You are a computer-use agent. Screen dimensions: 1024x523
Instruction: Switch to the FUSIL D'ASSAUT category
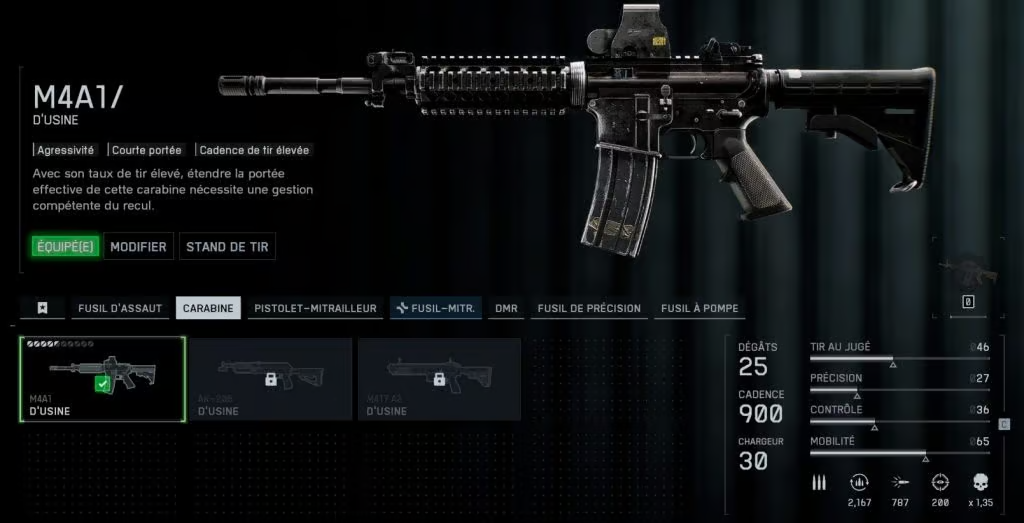(x=120, y=308)
